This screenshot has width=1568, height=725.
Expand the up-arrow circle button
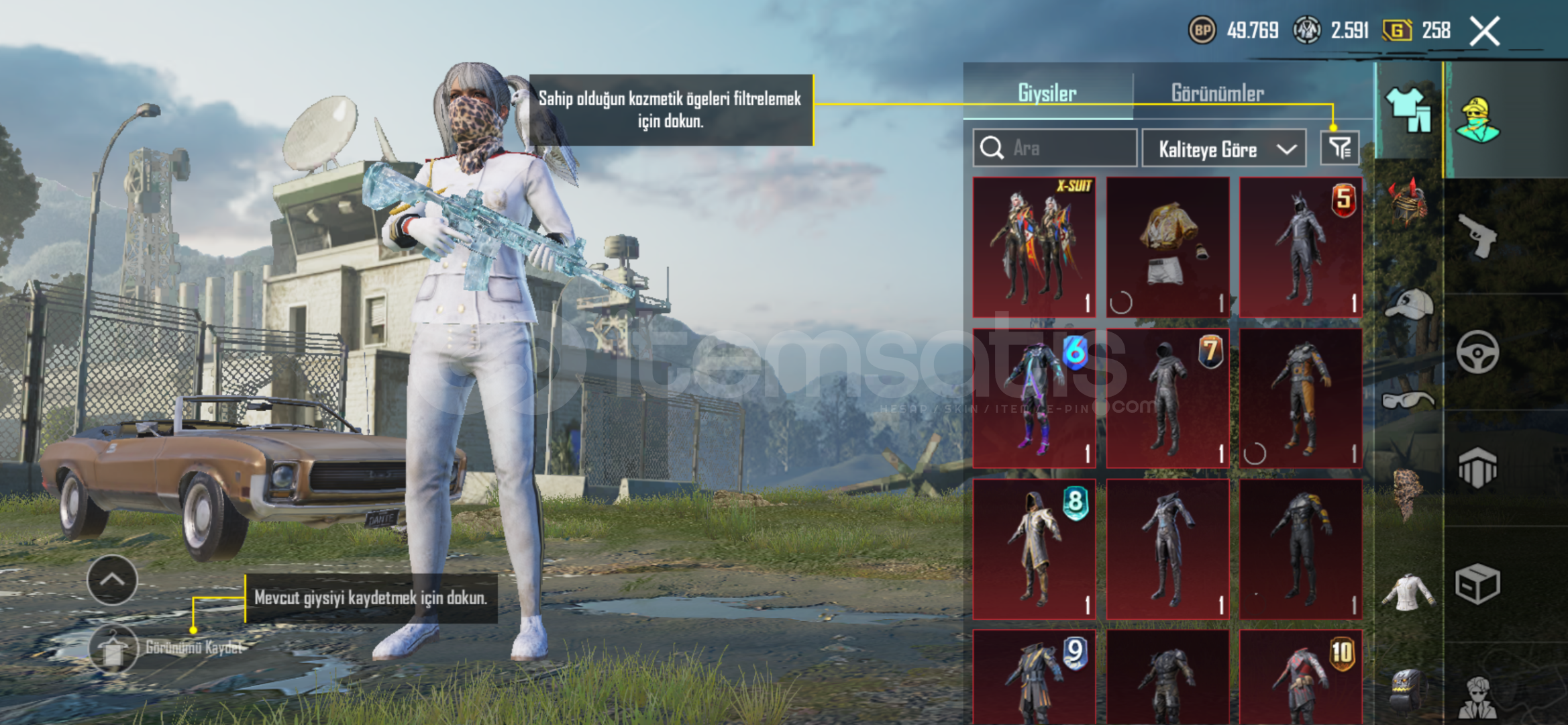tap(112, 580)
